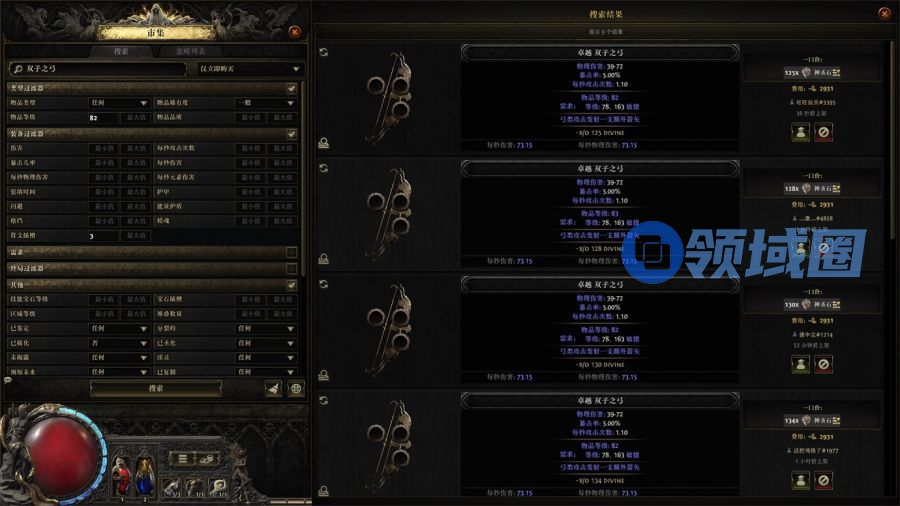Click the globe icon next to search
Viewport: 900px width, 506px height.
tap(296, 389)
